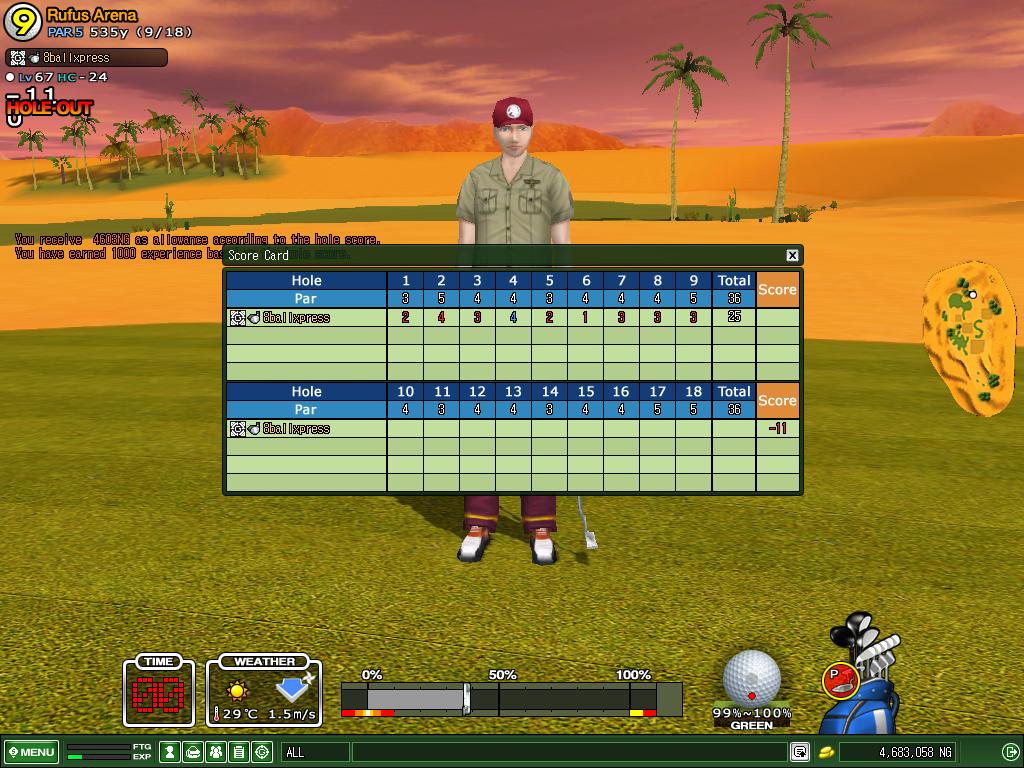Show the clipboard score card icon
Image resolution: width=1024 pixels, height=768 pixels.
pyautogui.click(x=239, y=752)
